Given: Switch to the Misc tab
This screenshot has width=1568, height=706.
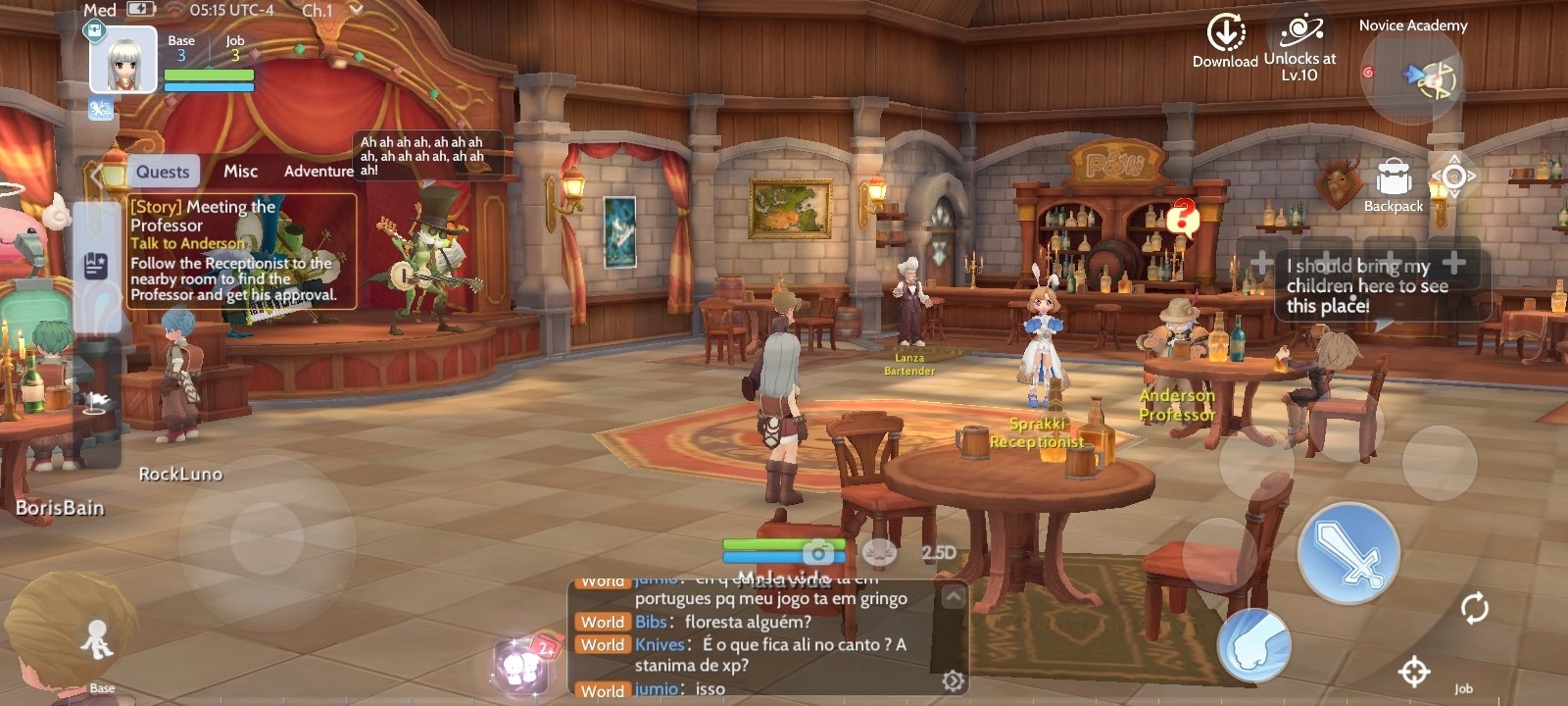Looking at the screenshot, I should click(239, 171).
